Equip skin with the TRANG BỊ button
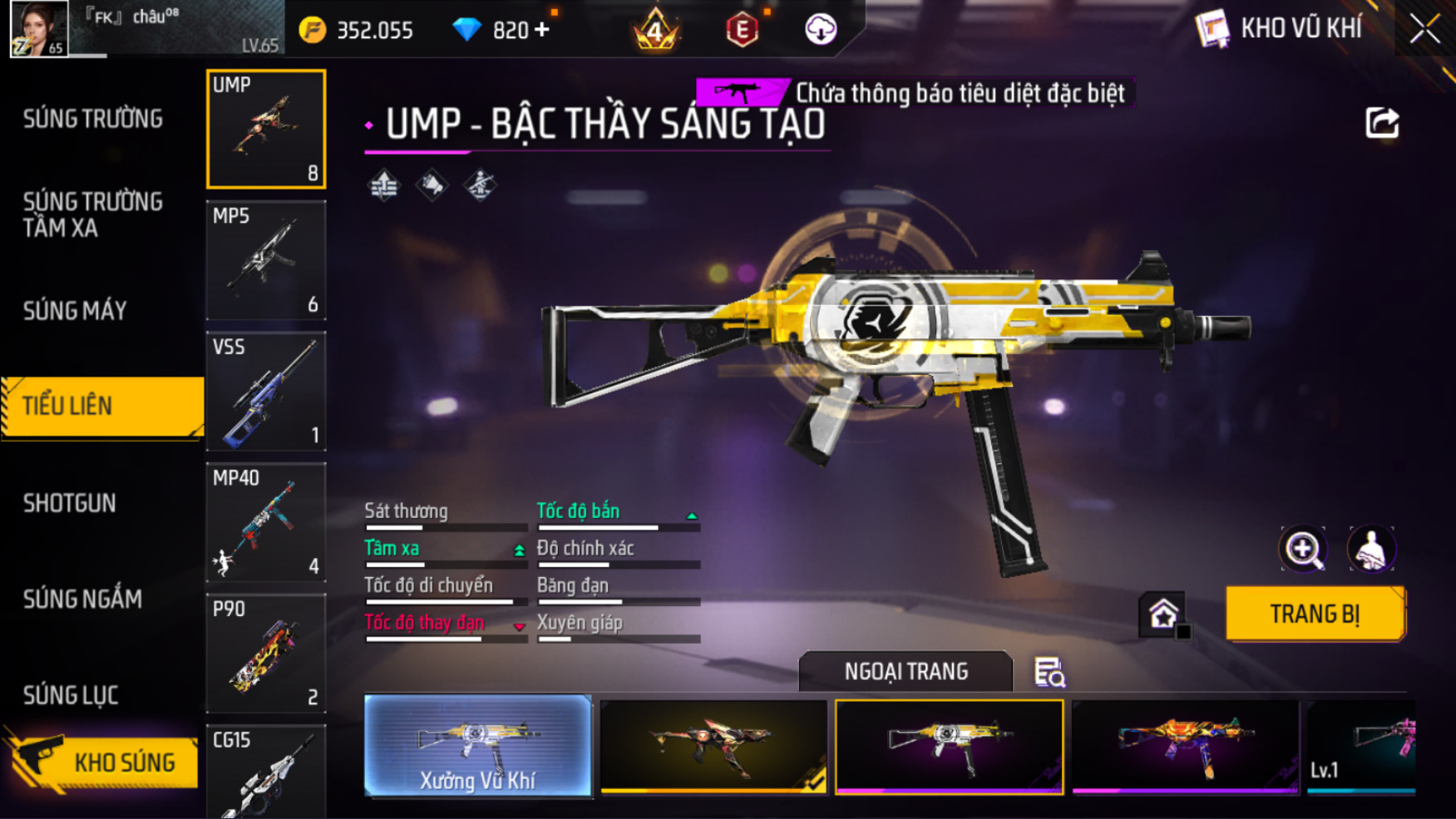The height and width of the screenshot is (819, 1456). pyautogui.click(x=1315, y=614)
